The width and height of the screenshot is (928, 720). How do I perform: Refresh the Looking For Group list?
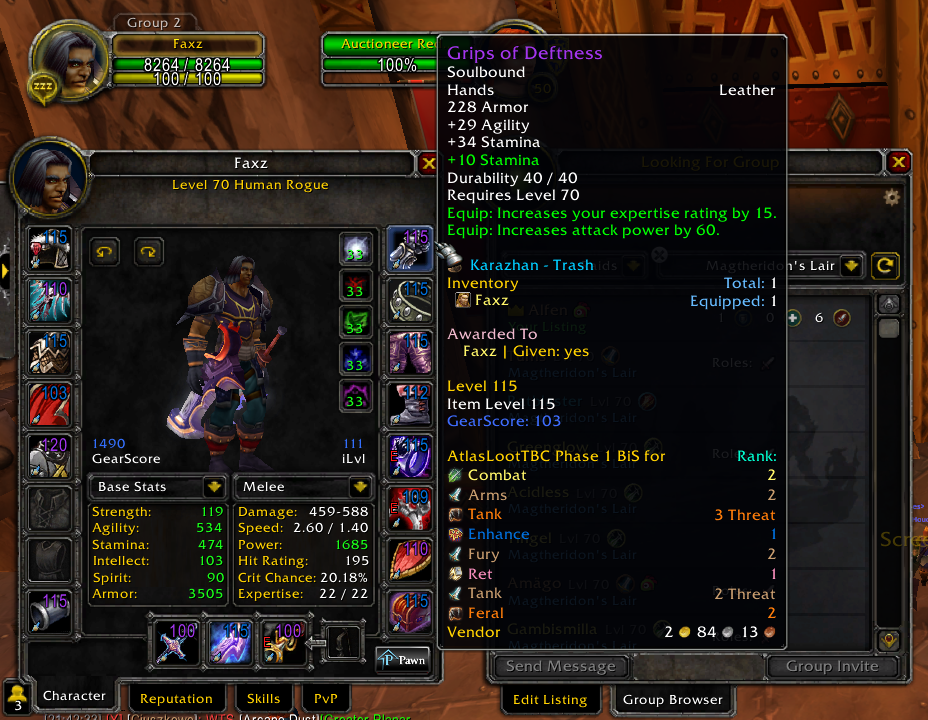883,266
